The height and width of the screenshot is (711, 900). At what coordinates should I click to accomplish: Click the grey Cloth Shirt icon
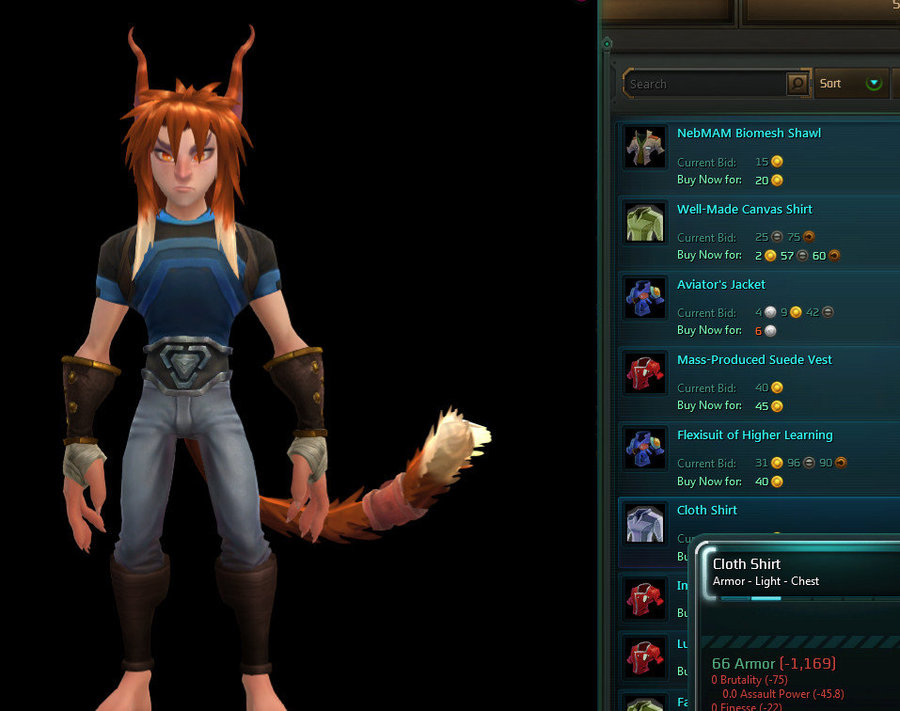(x=645, y=524)
